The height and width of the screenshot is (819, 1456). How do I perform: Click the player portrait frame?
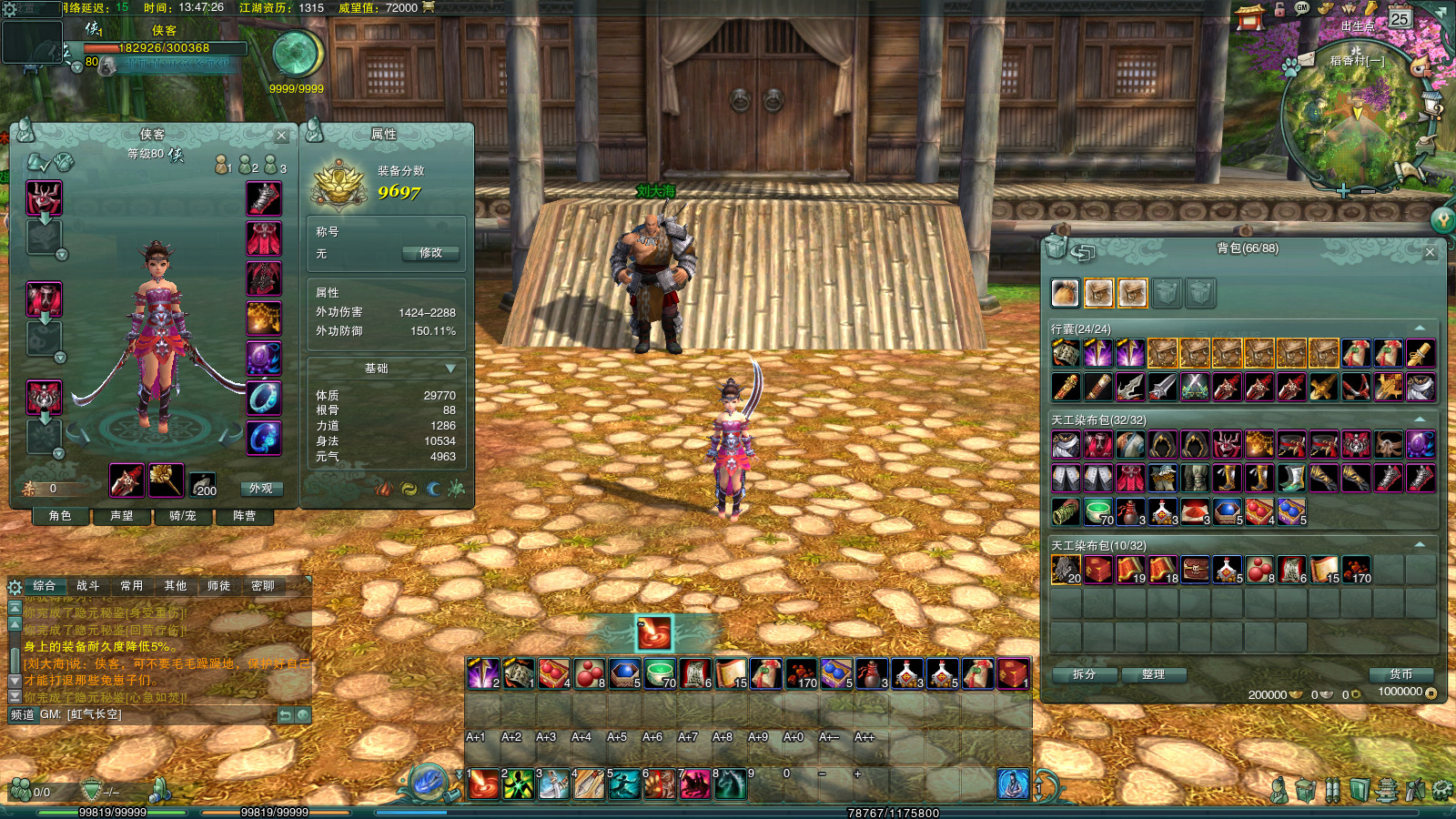pos(32,40)
